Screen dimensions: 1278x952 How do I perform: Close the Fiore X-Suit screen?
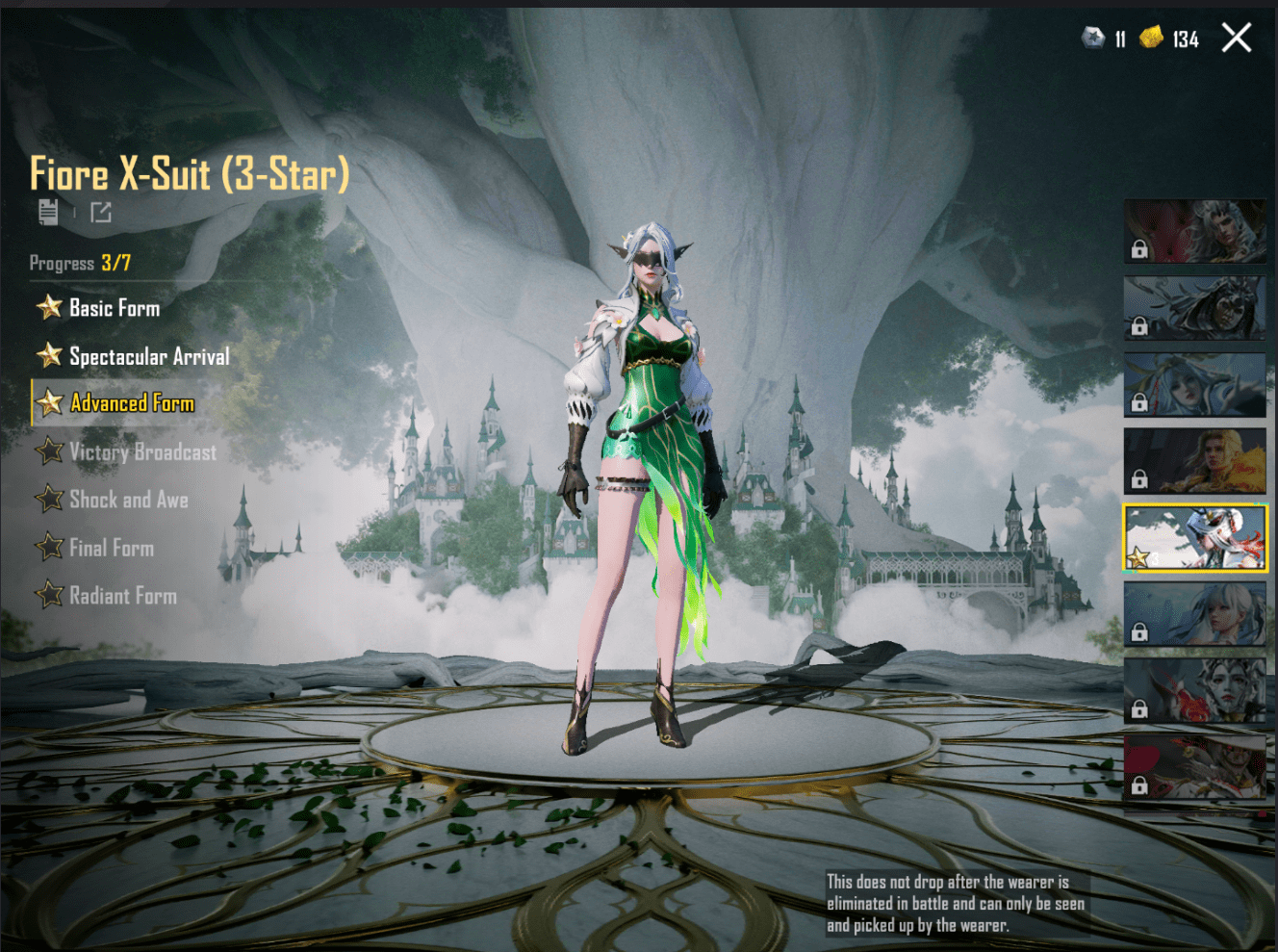point(1236,39)
